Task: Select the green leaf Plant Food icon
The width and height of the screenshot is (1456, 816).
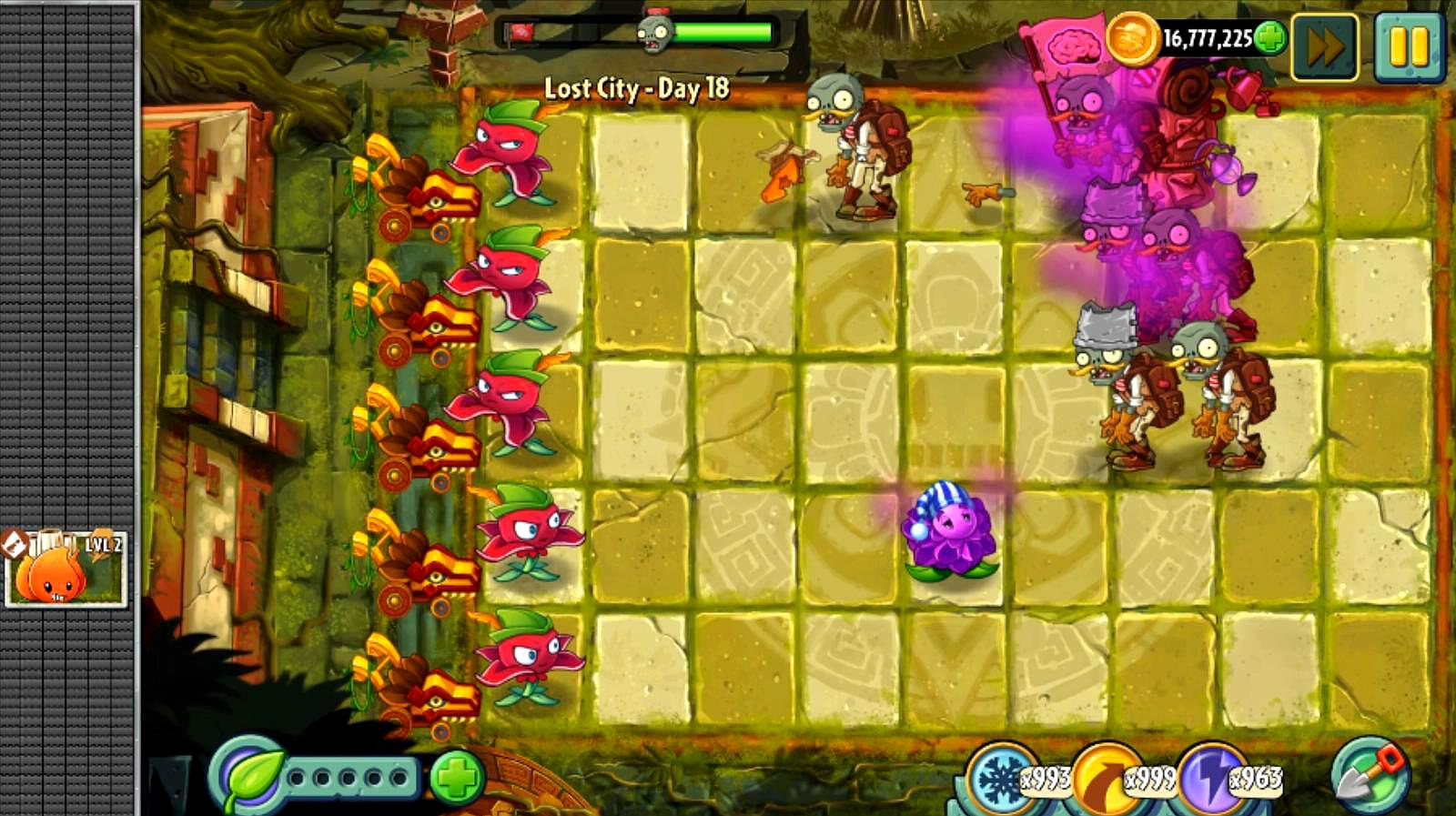Action: [249, 778]
